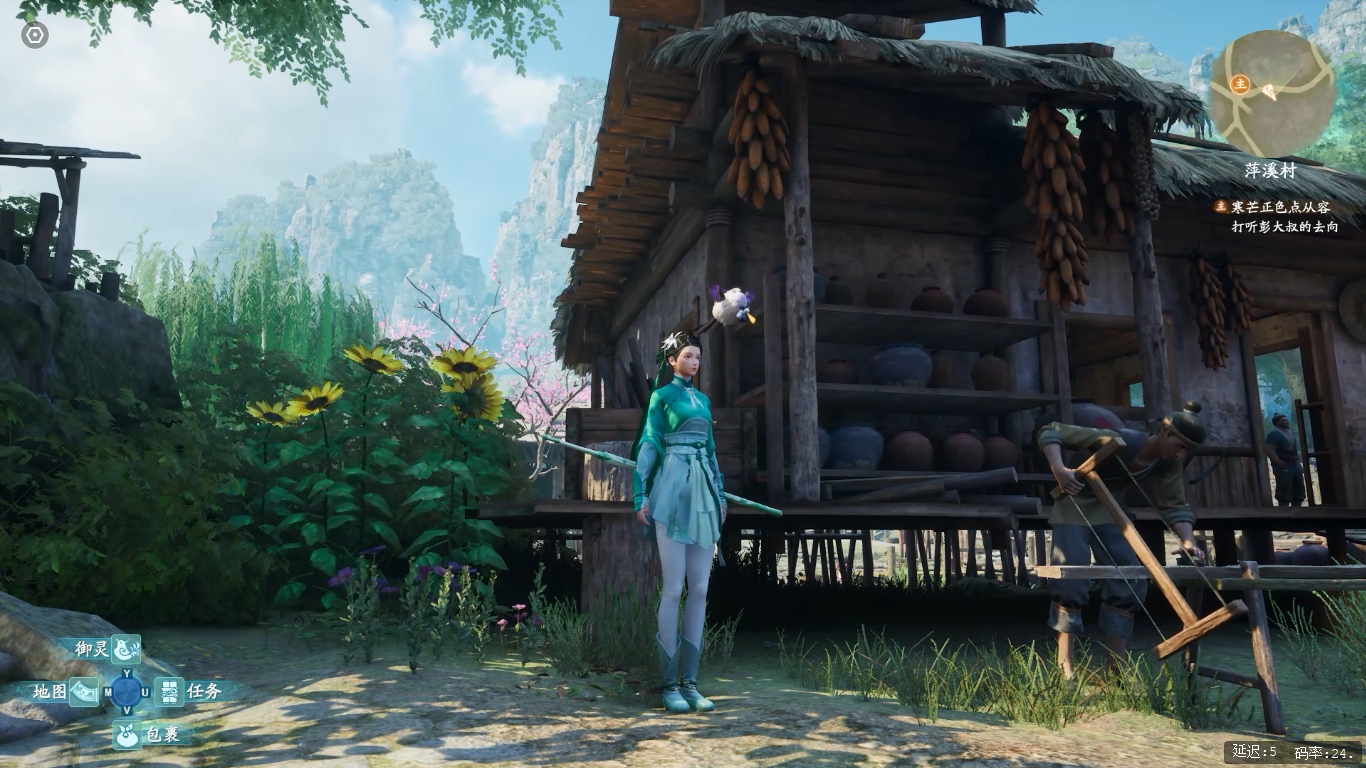The height and width of the screenshot is (768, 1366).
Task: Open the 御灵 spirit bird menu
Action: click(125, 649)
